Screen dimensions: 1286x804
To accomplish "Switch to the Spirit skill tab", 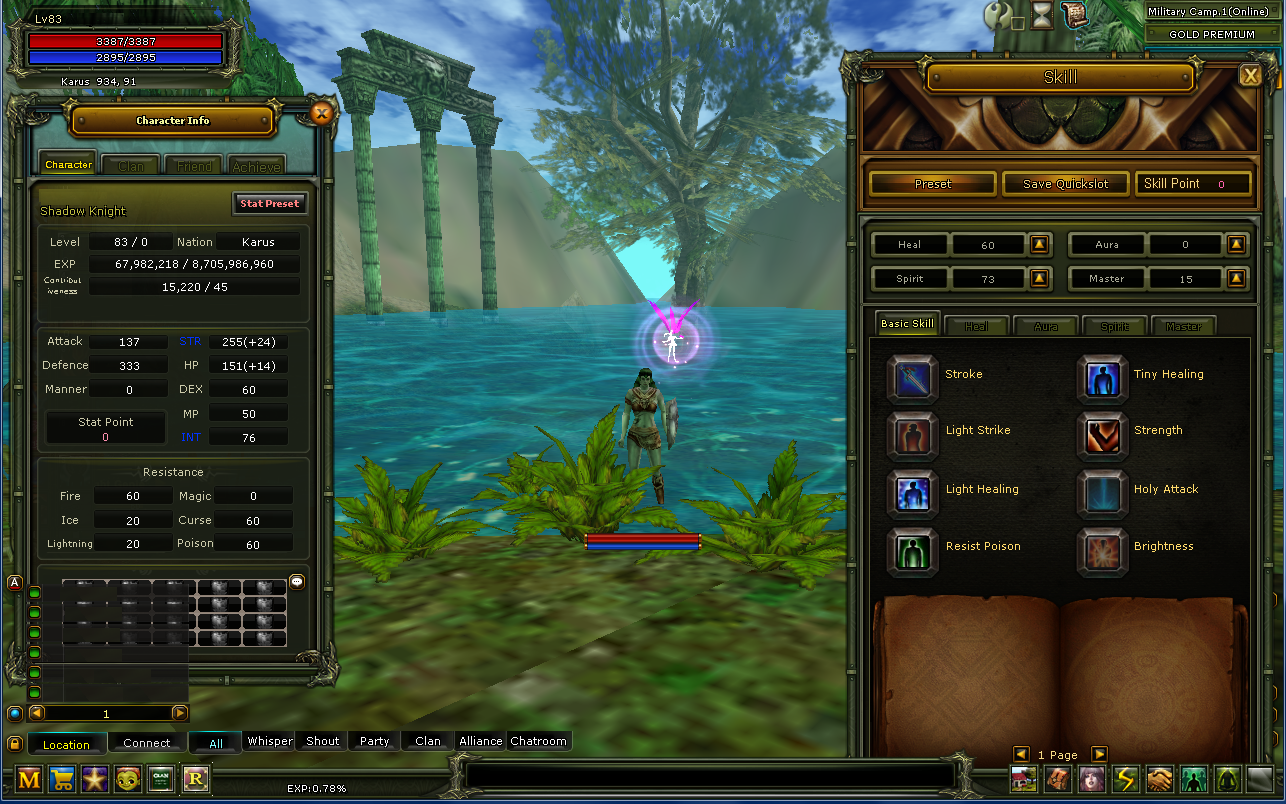I will (x=1114, y=326).
